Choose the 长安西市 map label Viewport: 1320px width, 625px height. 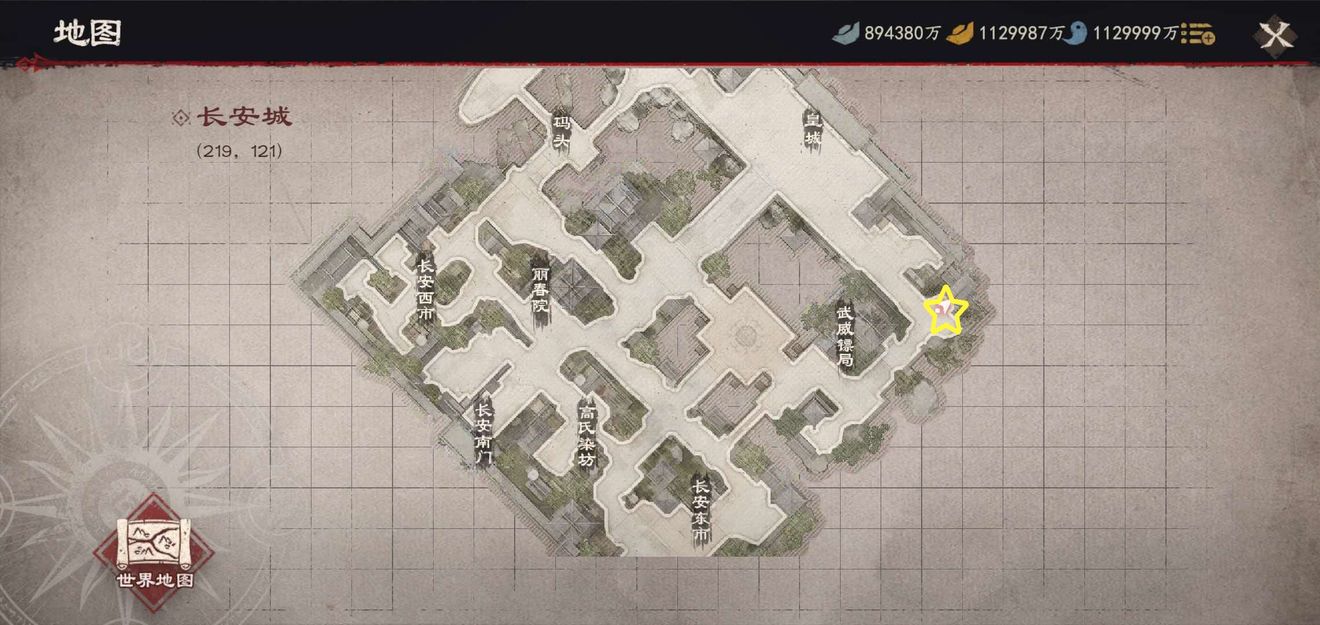426,289
